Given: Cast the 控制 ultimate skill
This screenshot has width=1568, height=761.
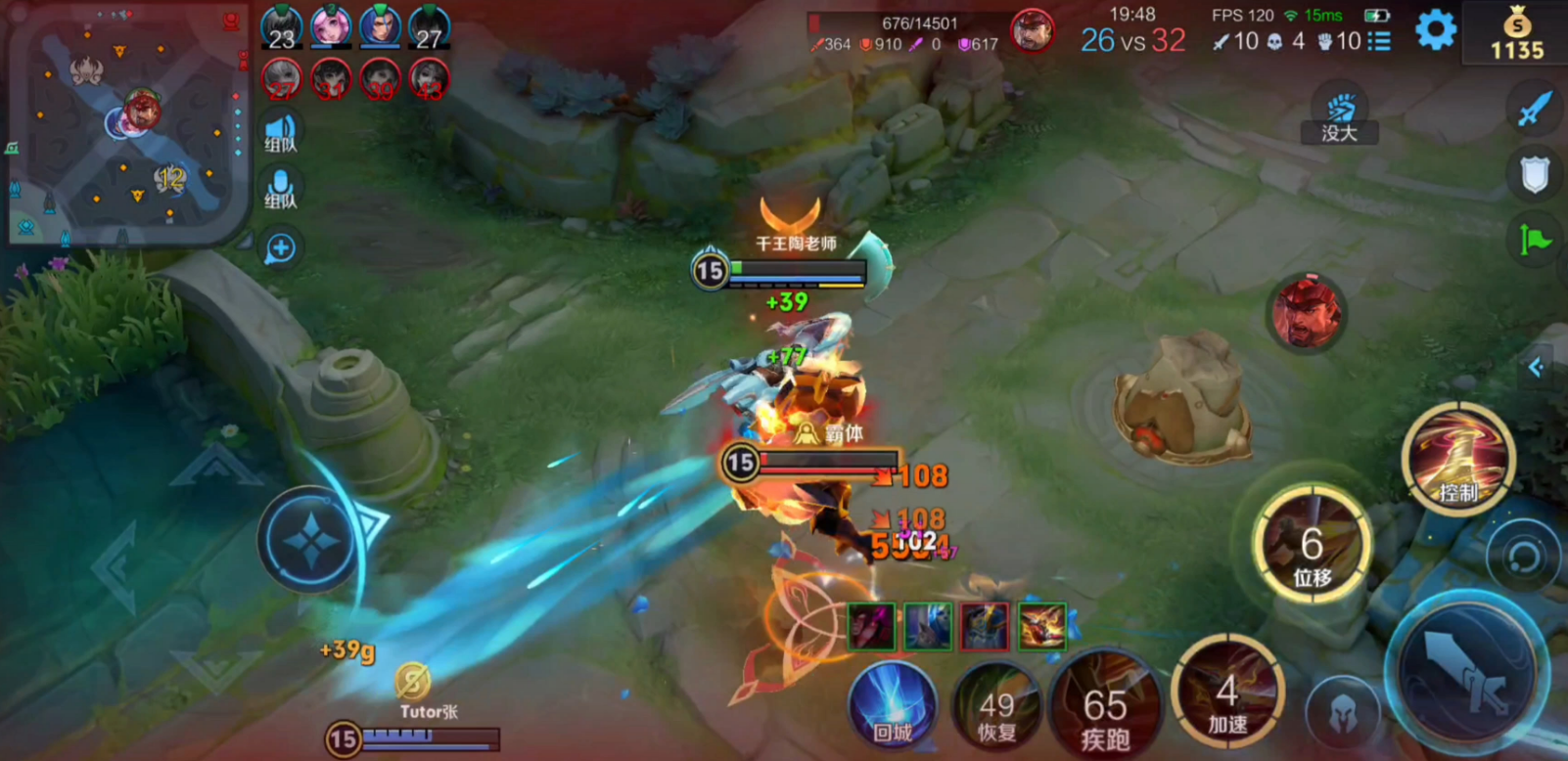Looking at the screenshot, I should point(1457,460).
